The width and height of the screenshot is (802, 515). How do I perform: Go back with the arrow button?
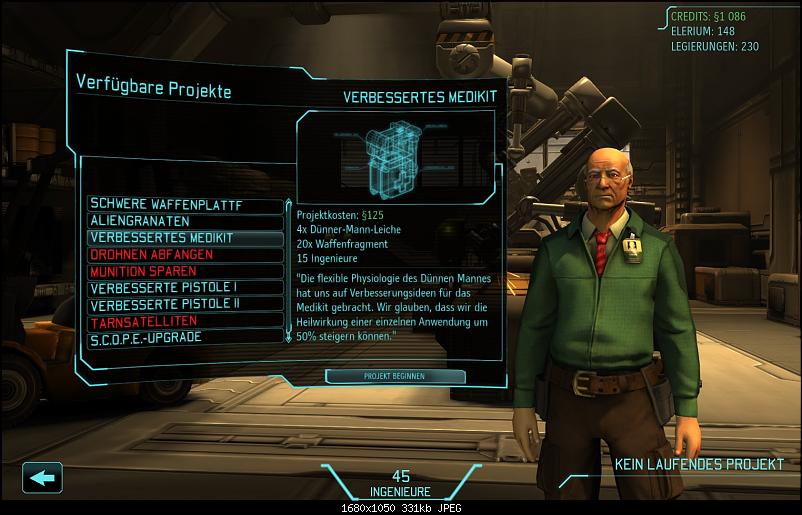(x=41, y=477)
